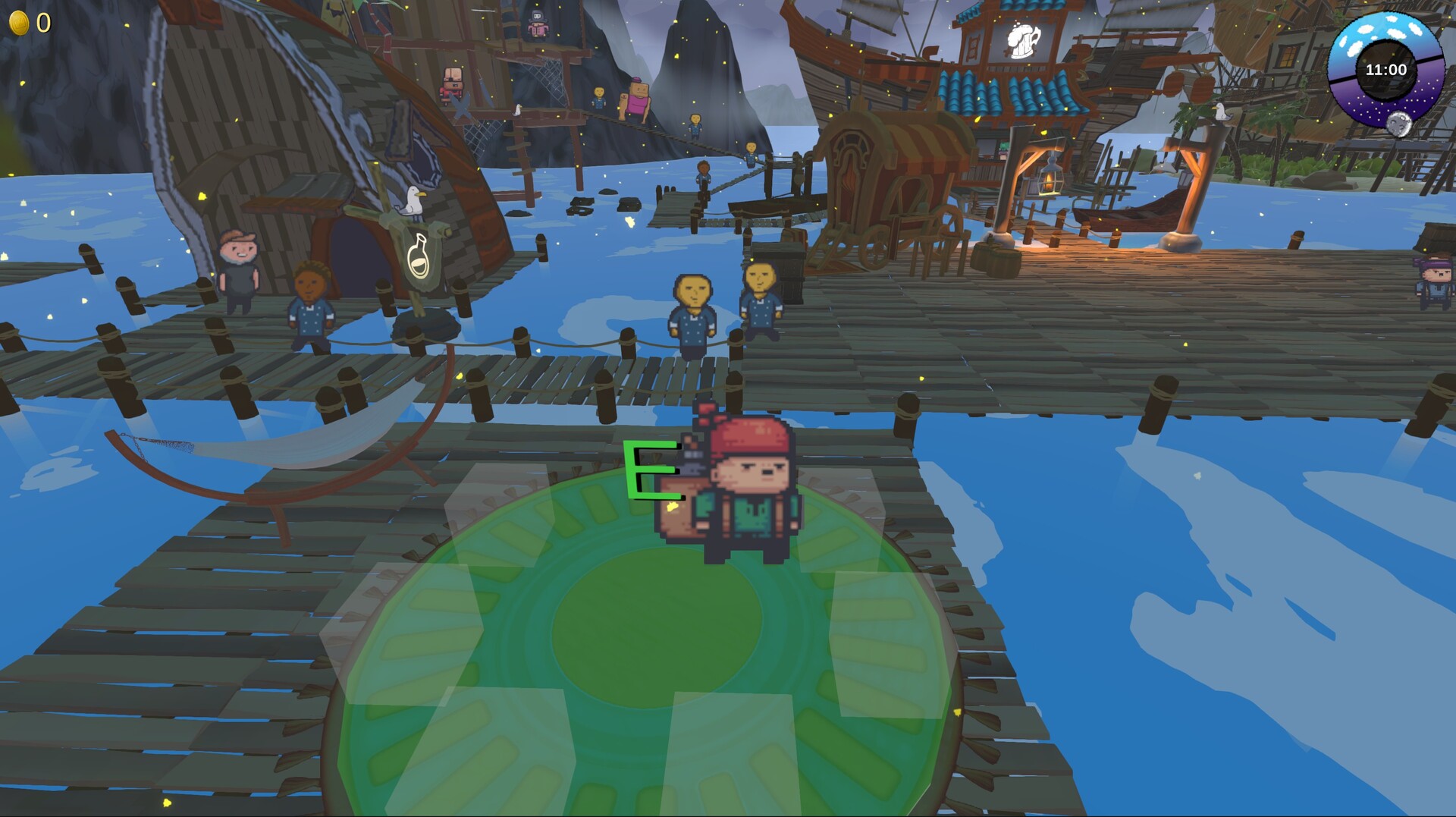This screenshot has height=817, width=1456.
Task: Click the coin counter showing 0
Action: [43, 24]
